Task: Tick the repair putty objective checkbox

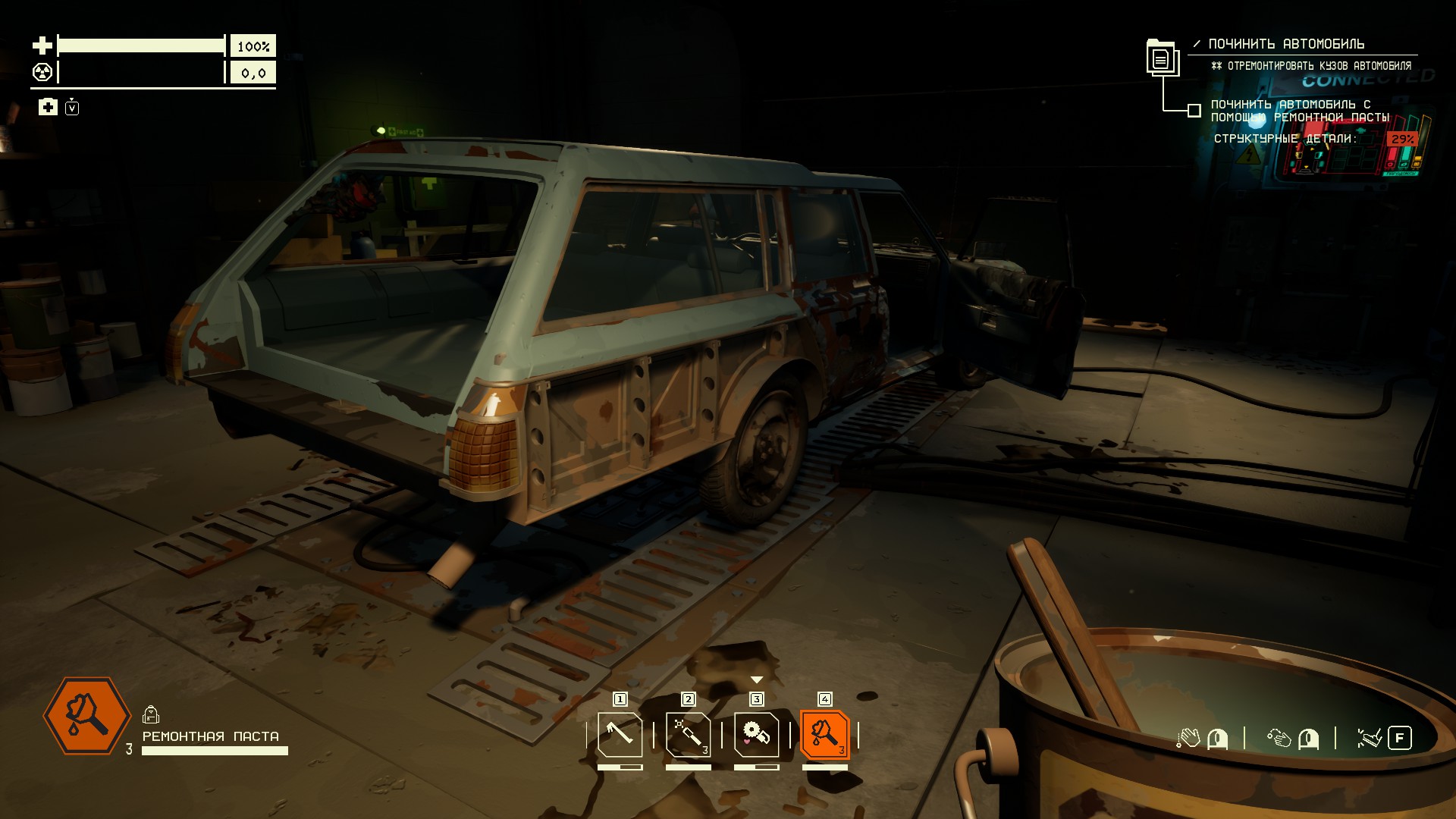Action: click(1194, 111)
